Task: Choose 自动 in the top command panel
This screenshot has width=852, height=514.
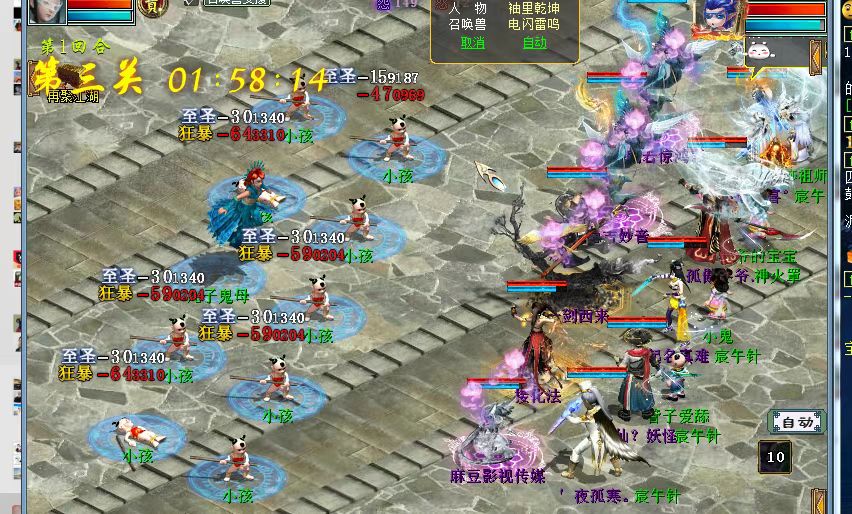Action: (534, 43)
